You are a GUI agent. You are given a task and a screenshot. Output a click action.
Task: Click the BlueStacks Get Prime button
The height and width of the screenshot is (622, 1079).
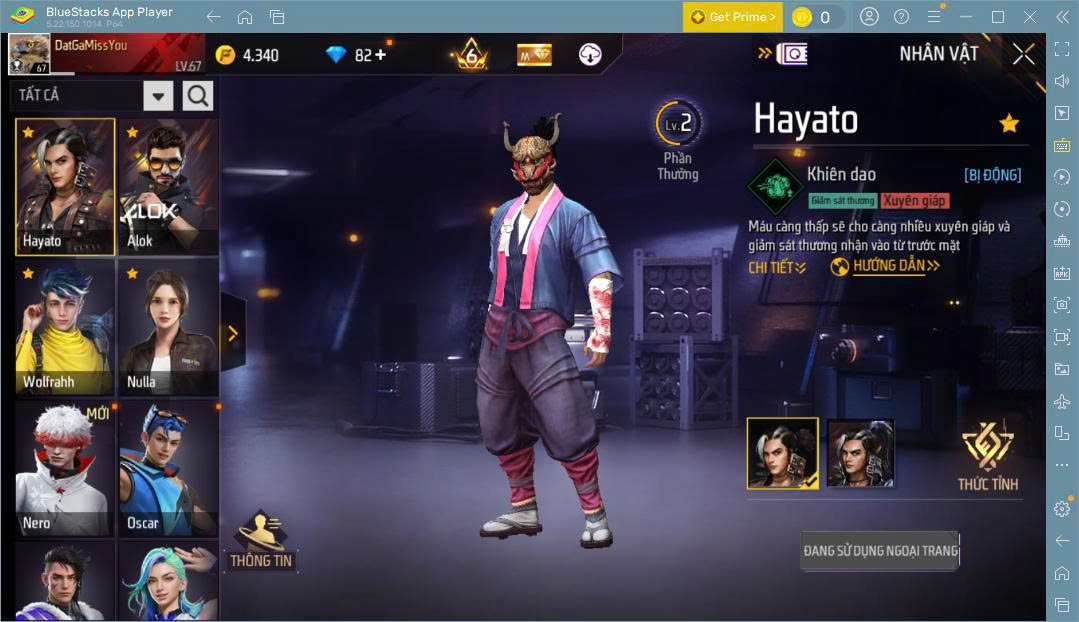click(733, 17)
